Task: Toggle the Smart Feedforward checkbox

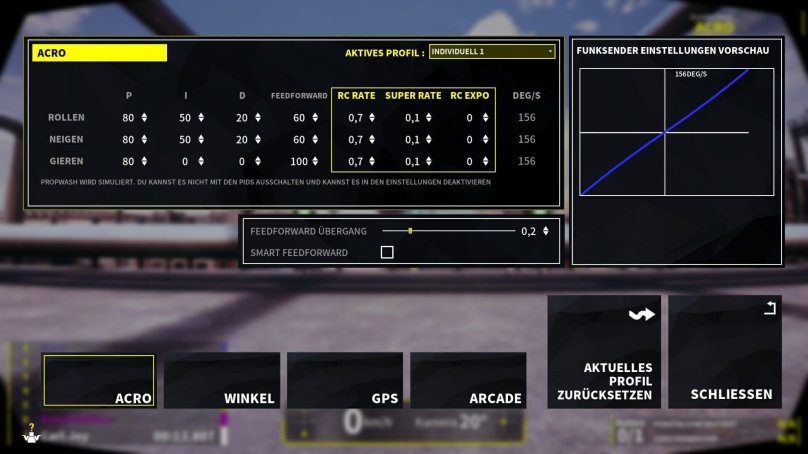Action: [x=387, y=253]
